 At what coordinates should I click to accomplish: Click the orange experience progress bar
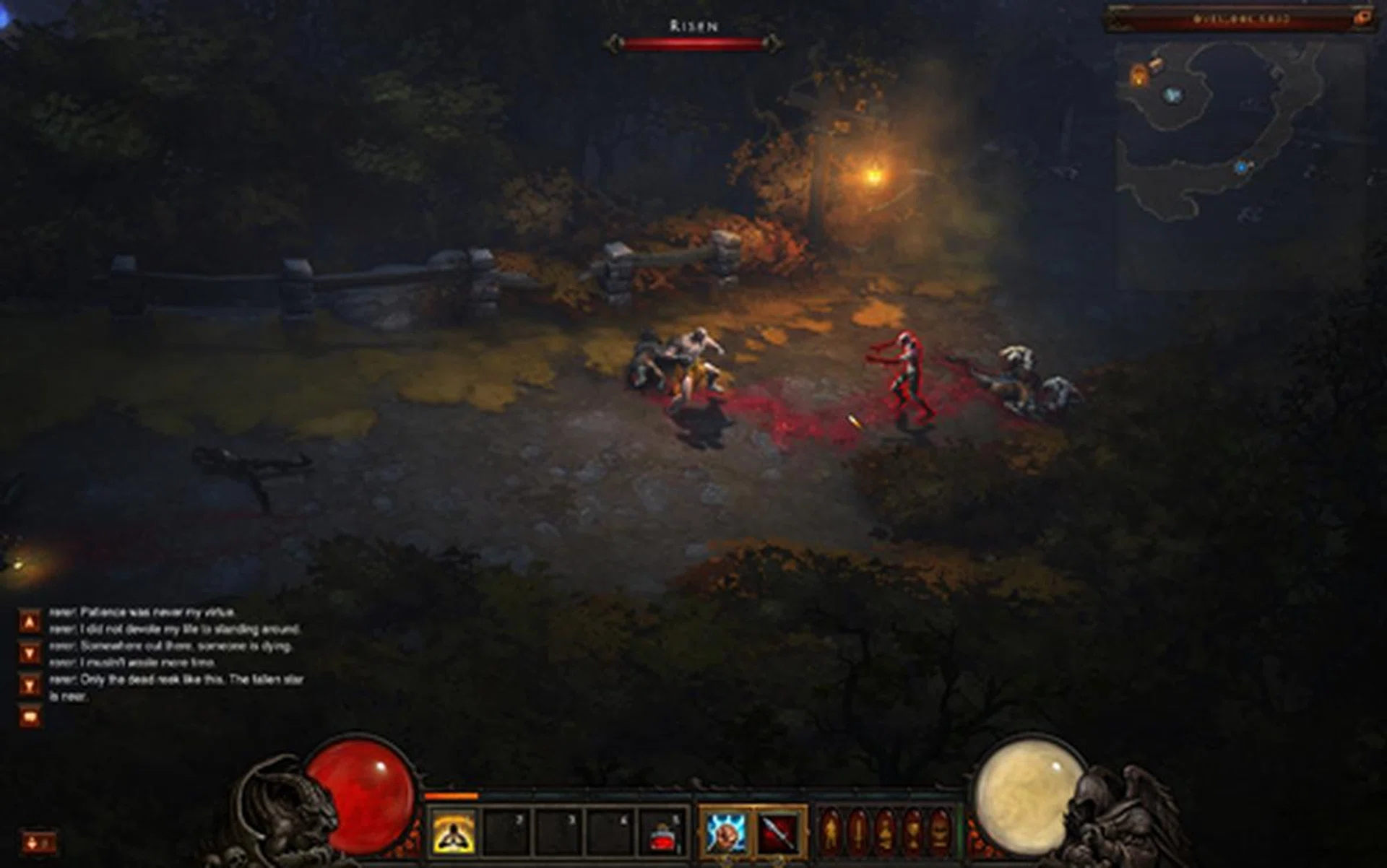[x=450, y=796]
